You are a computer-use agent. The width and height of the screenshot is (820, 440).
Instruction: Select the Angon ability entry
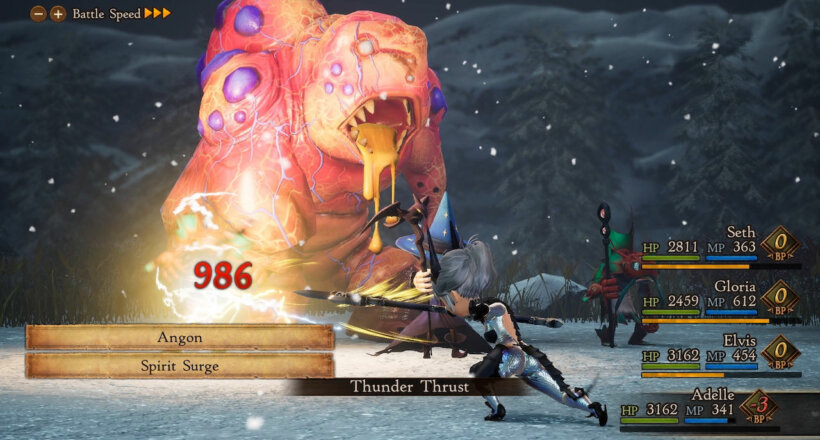click(180, 337)
